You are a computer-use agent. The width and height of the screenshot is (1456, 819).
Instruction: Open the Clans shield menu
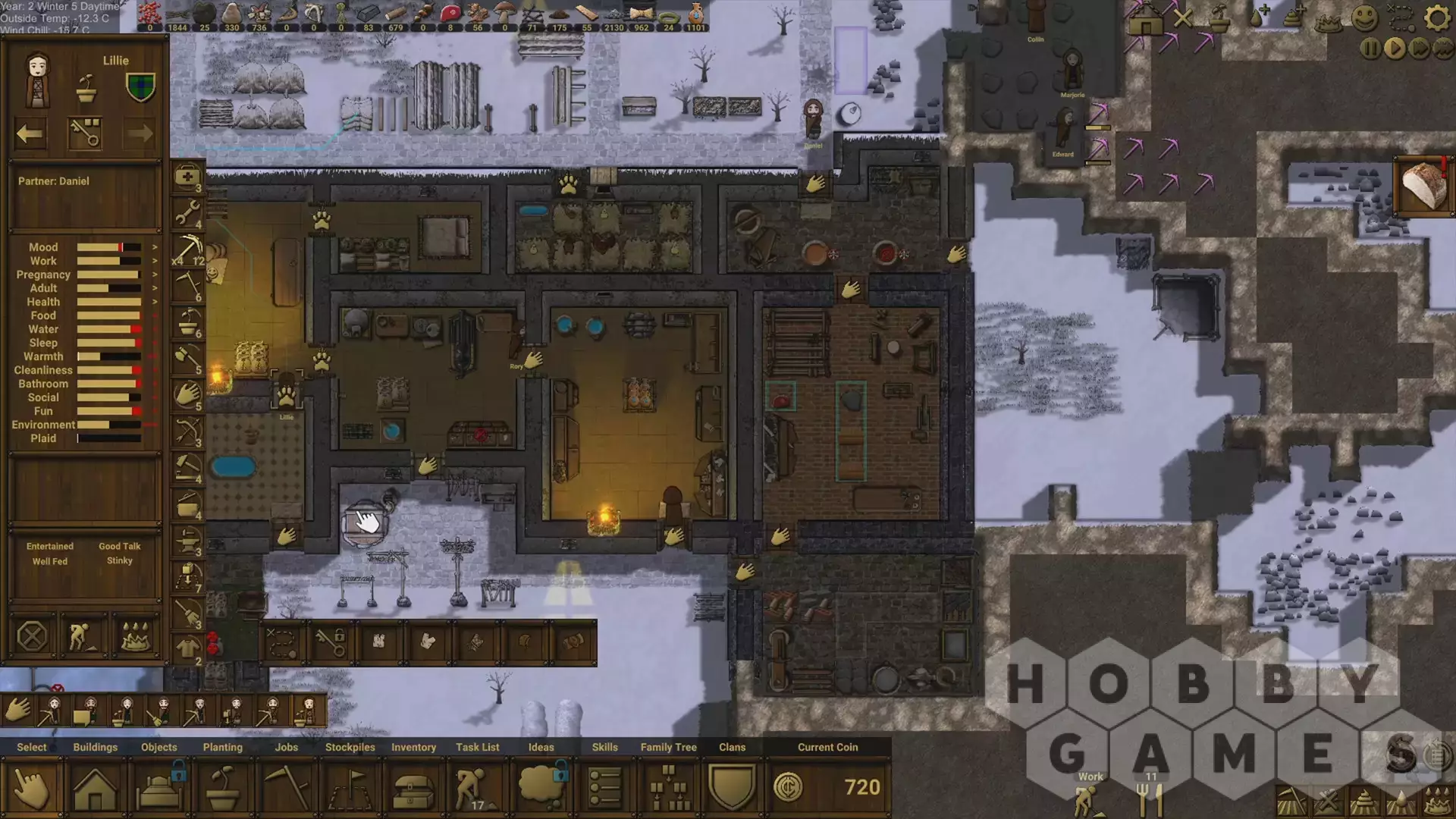point(732,789)
